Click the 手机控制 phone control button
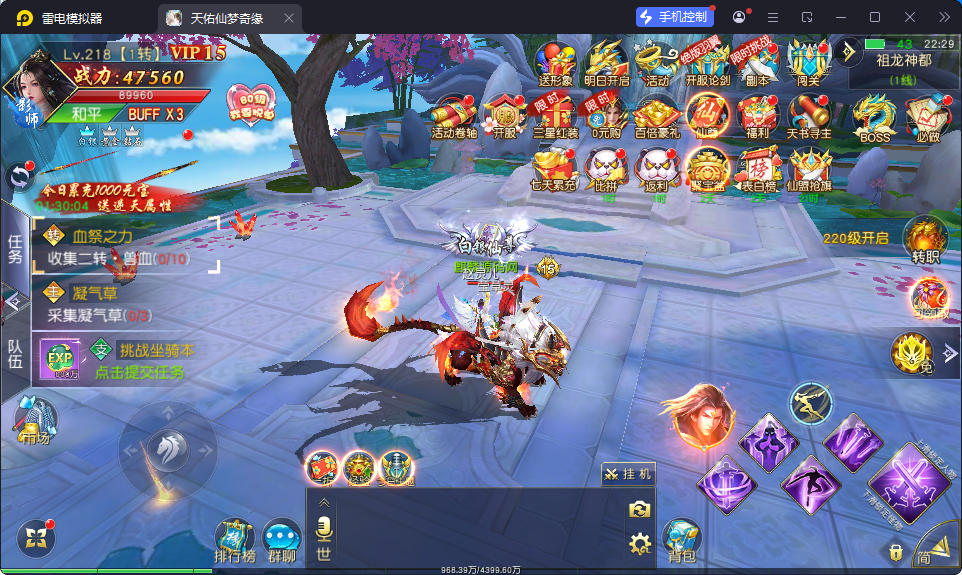The width and height of the screenshot is (962, 575). coord(675,17)
